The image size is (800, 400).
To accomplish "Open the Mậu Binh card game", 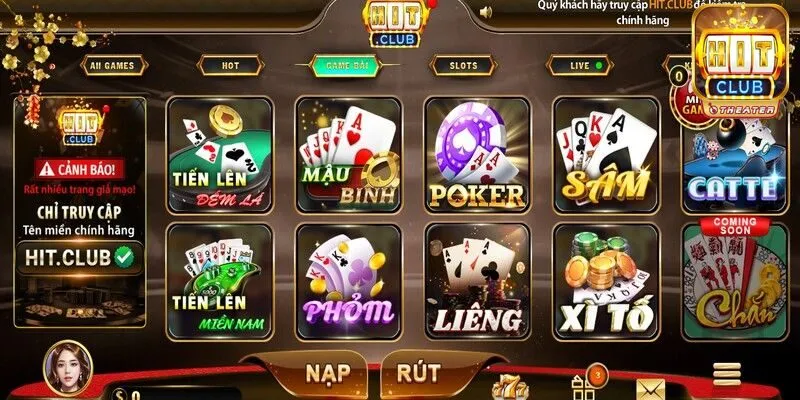I will 347,153.
